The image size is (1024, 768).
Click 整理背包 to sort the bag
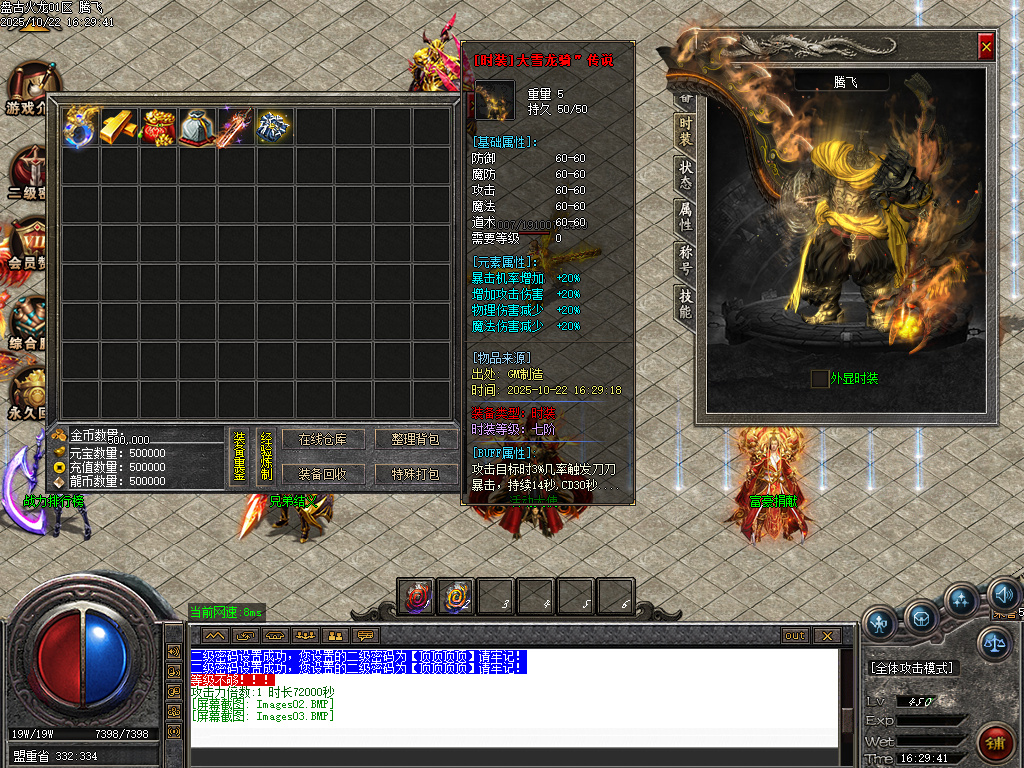414,439
